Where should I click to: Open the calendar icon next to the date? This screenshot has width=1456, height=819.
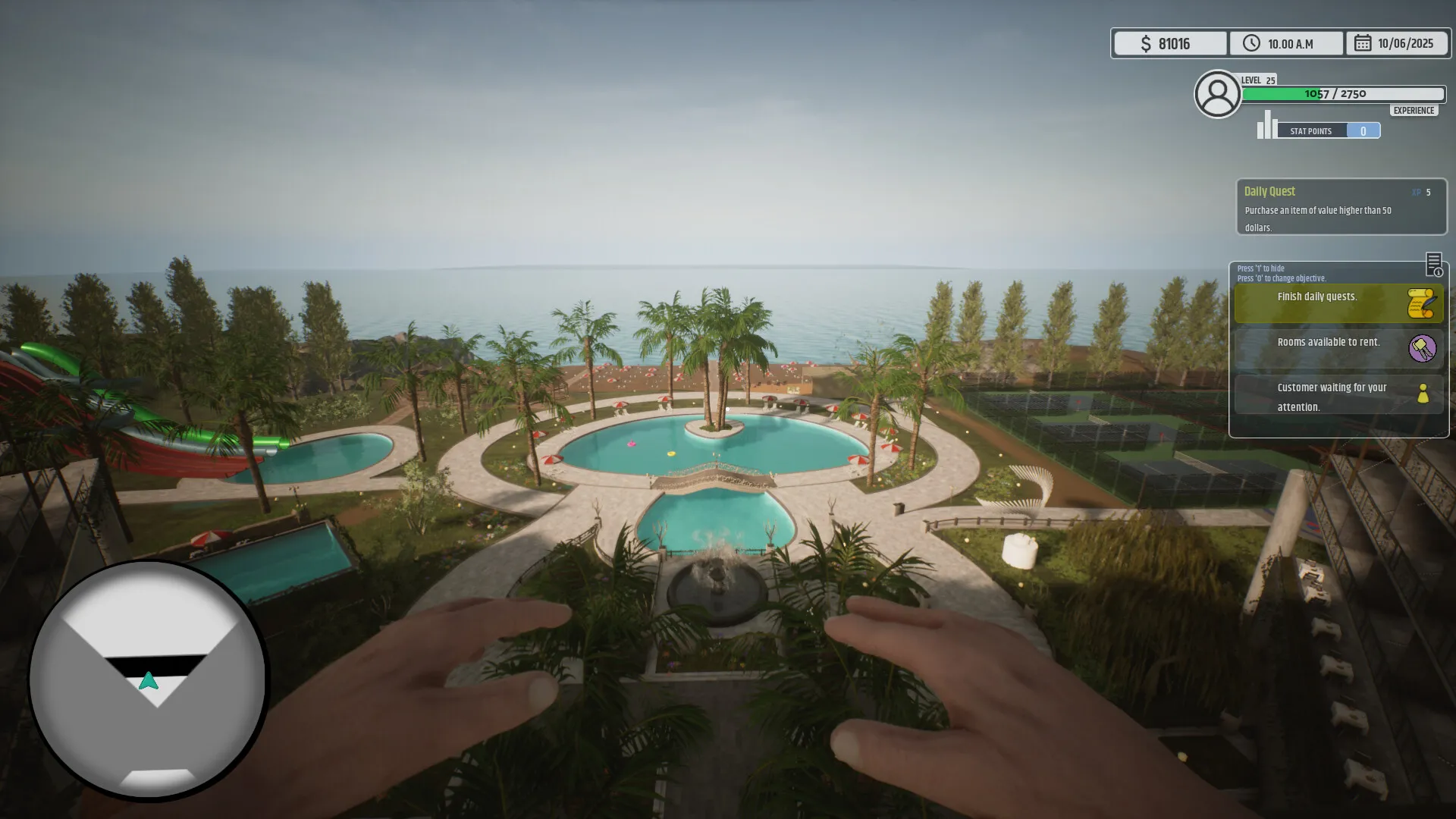pos(1361,43)
